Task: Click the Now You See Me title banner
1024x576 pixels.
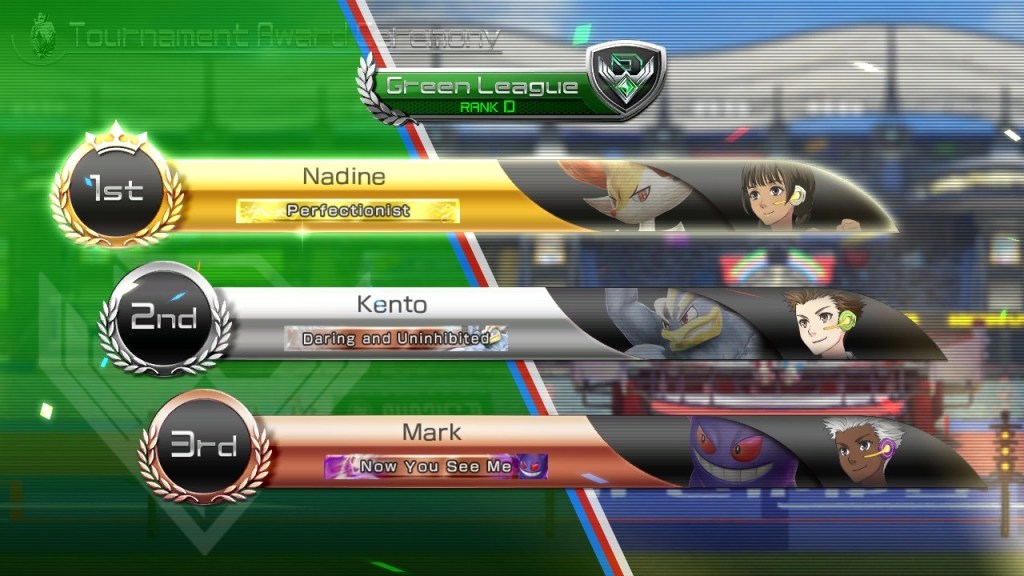Action: [436, 466]
